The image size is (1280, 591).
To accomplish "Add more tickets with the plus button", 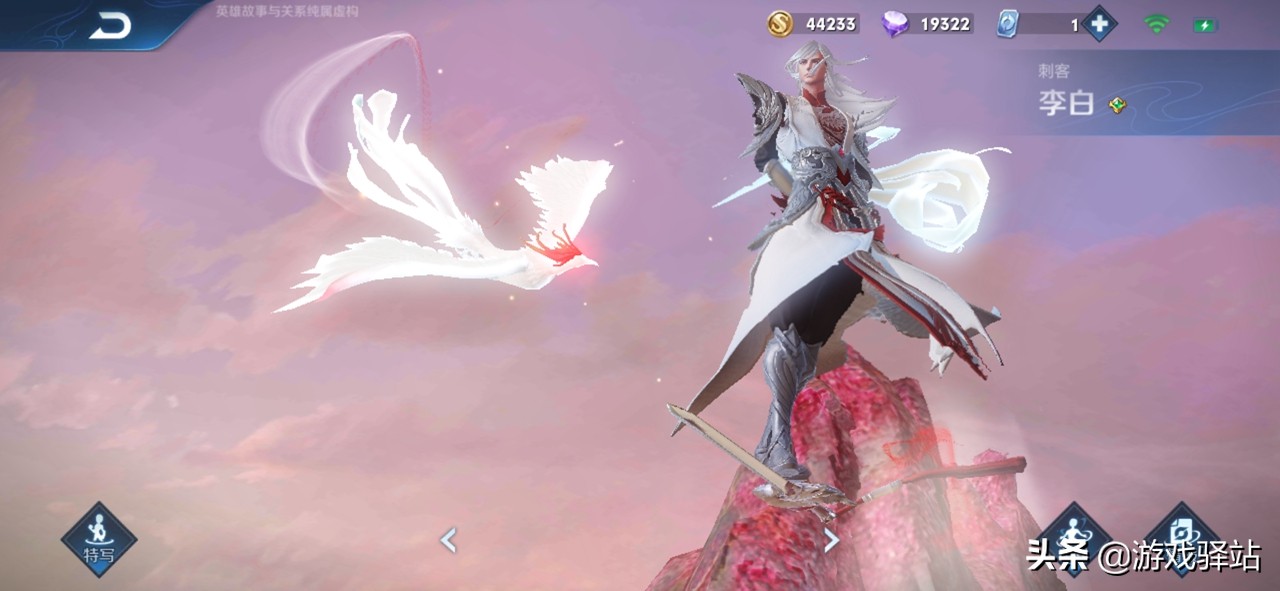I will [x=1099, y=24].
